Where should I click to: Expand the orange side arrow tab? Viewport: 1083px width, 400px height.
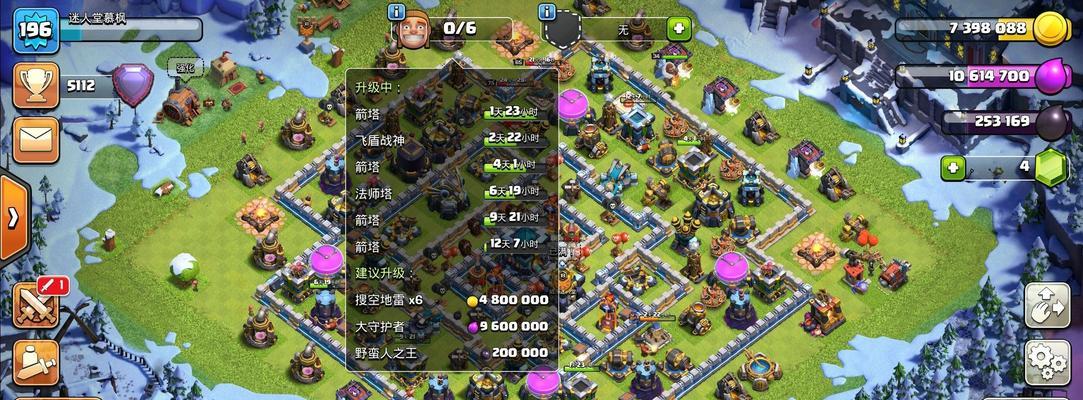click(14, 217)
